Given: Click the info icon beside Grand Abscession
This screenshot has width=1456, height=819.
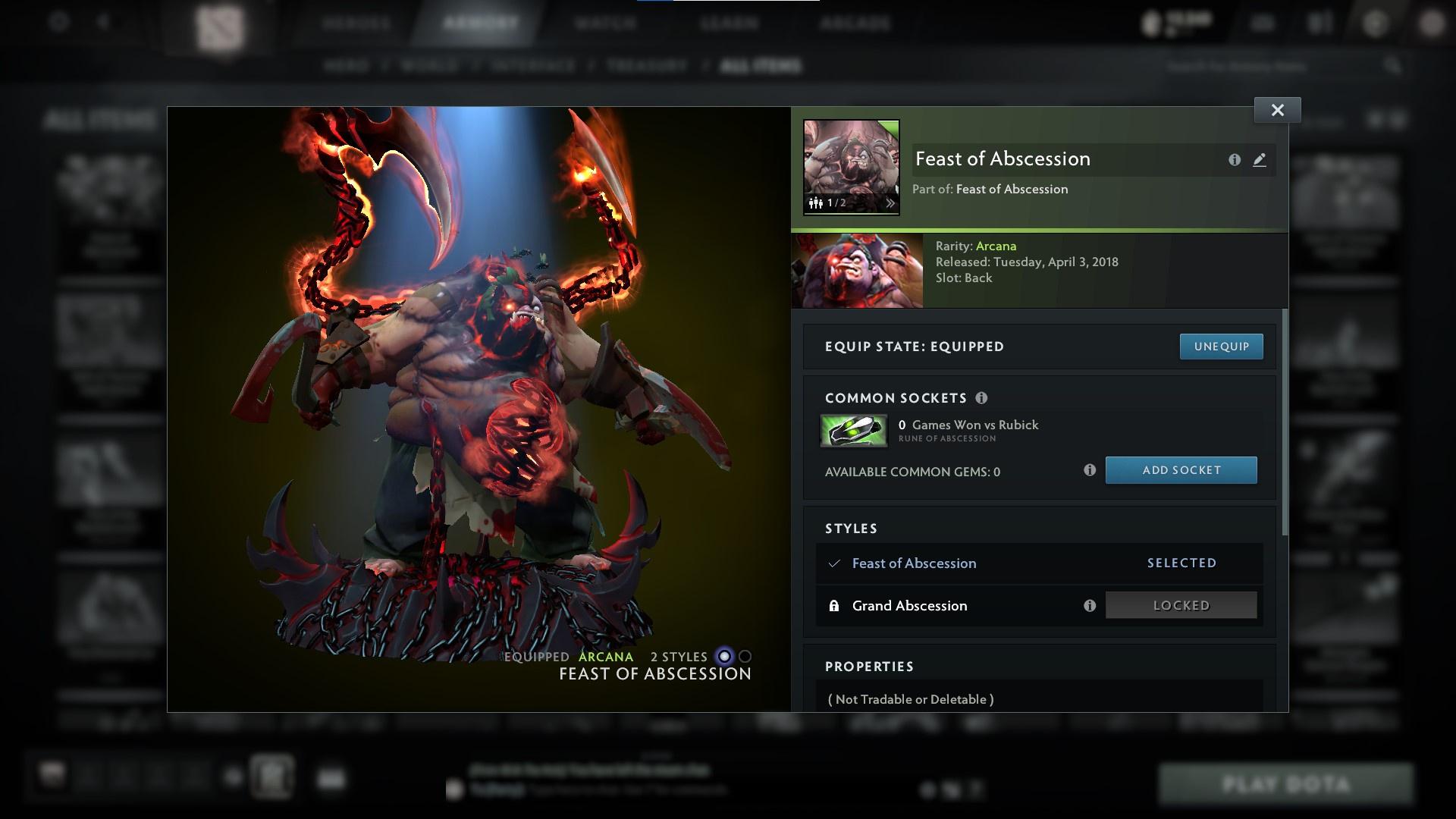Looking at the screenshot, I should click(1090, 605).
